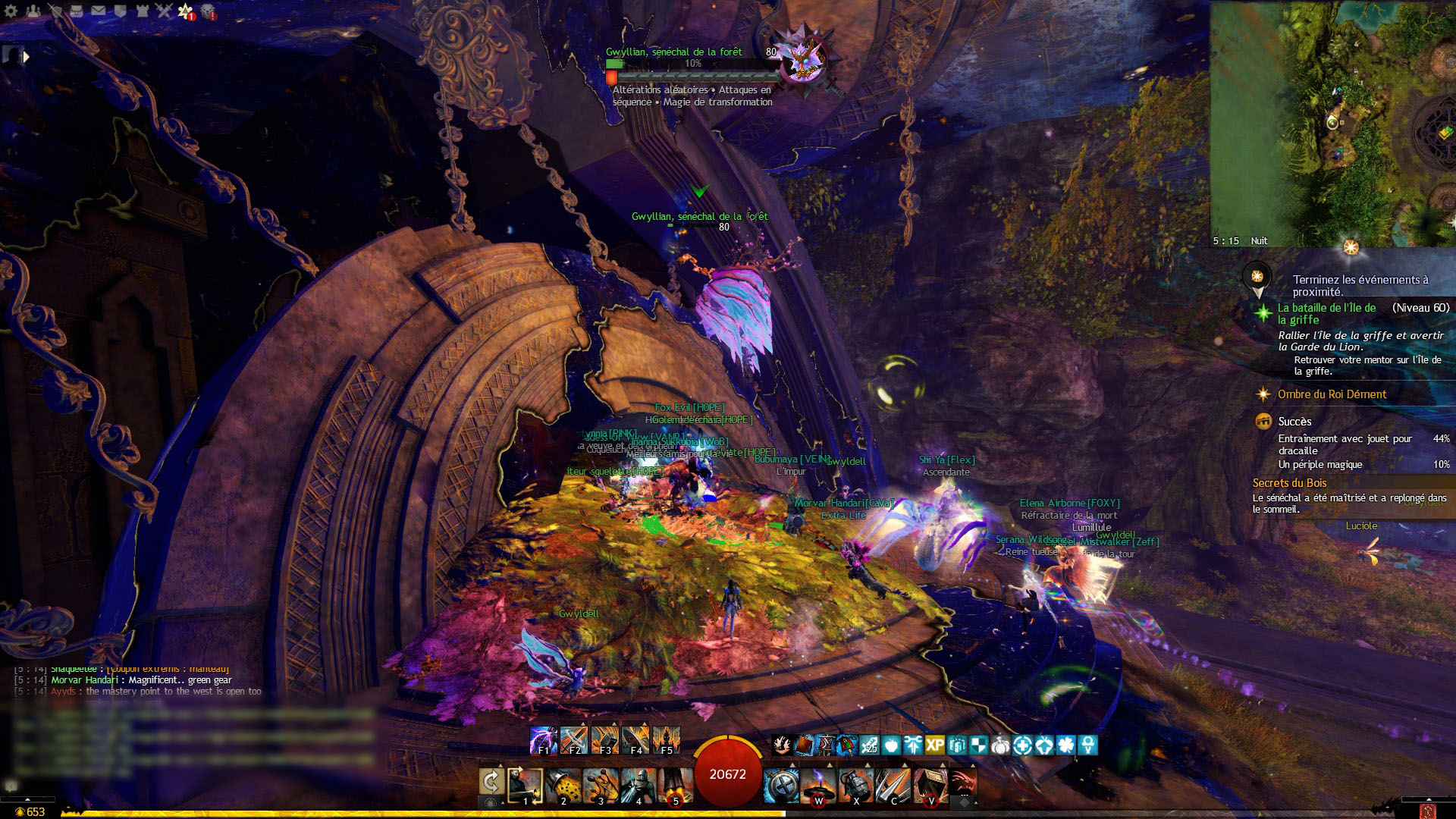Click the minimap
Screen dimensions: 1456x819
(1332, 121)
